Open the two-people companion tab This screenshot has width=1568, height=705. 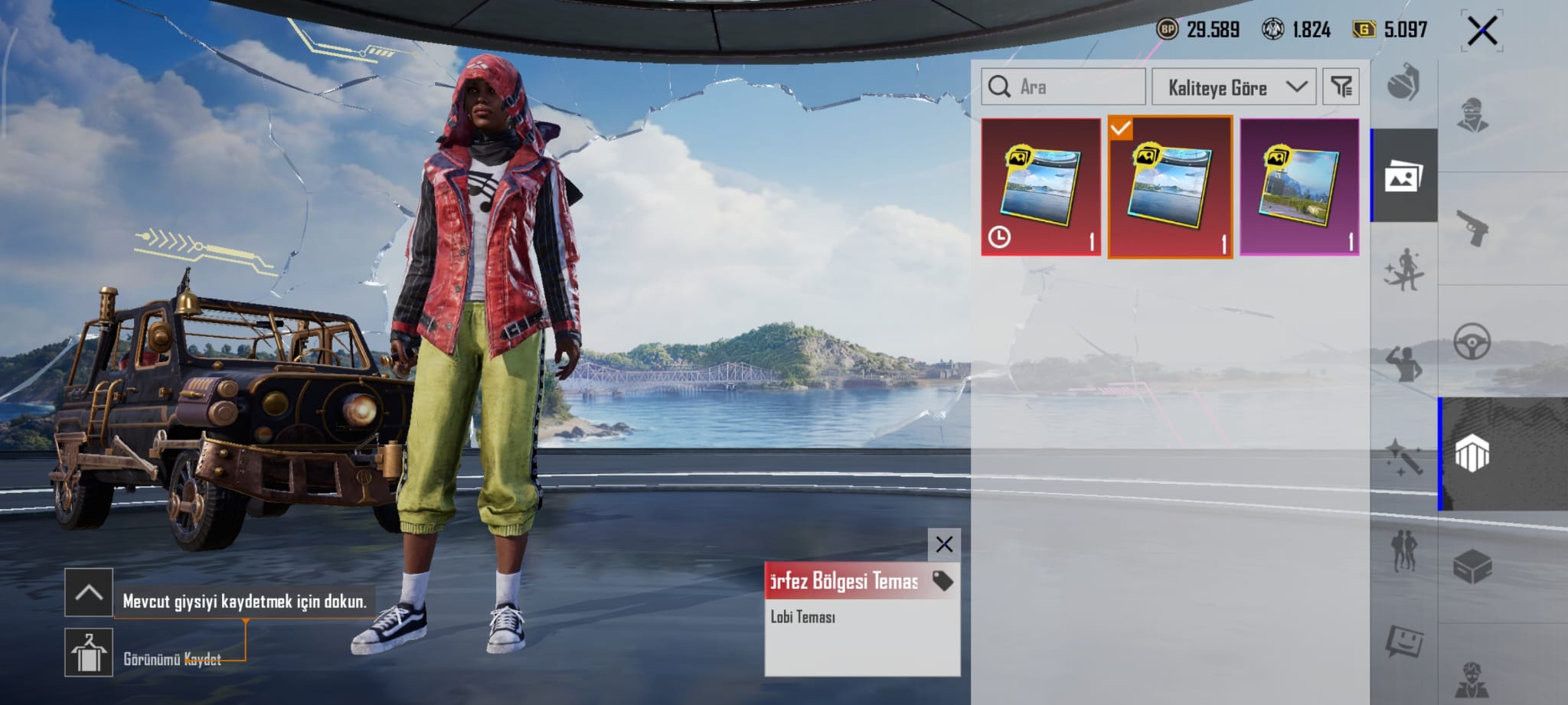pos(1403,549)
